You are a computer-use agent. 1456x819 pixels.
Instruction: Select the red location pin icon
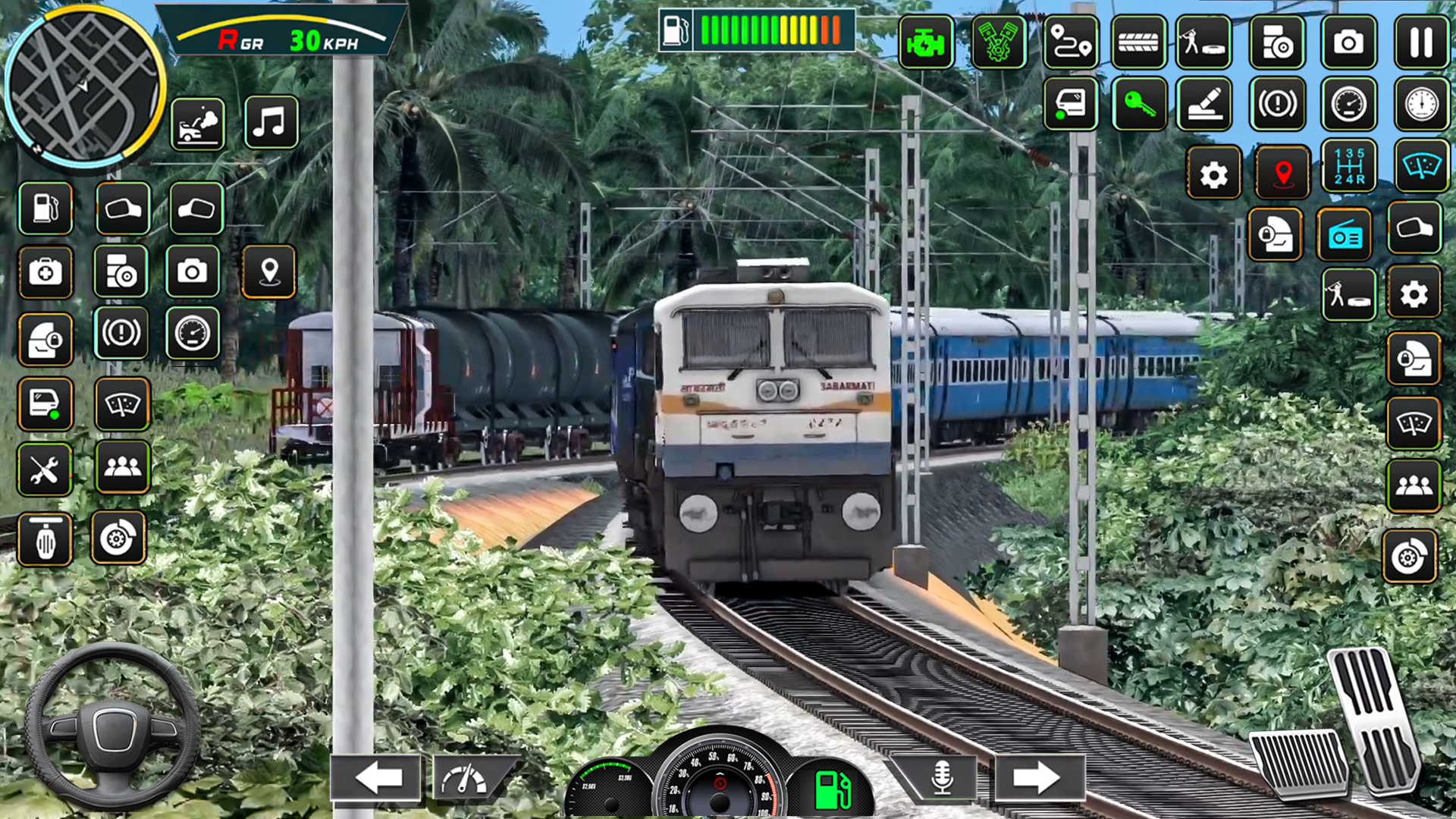(1283, 172)
